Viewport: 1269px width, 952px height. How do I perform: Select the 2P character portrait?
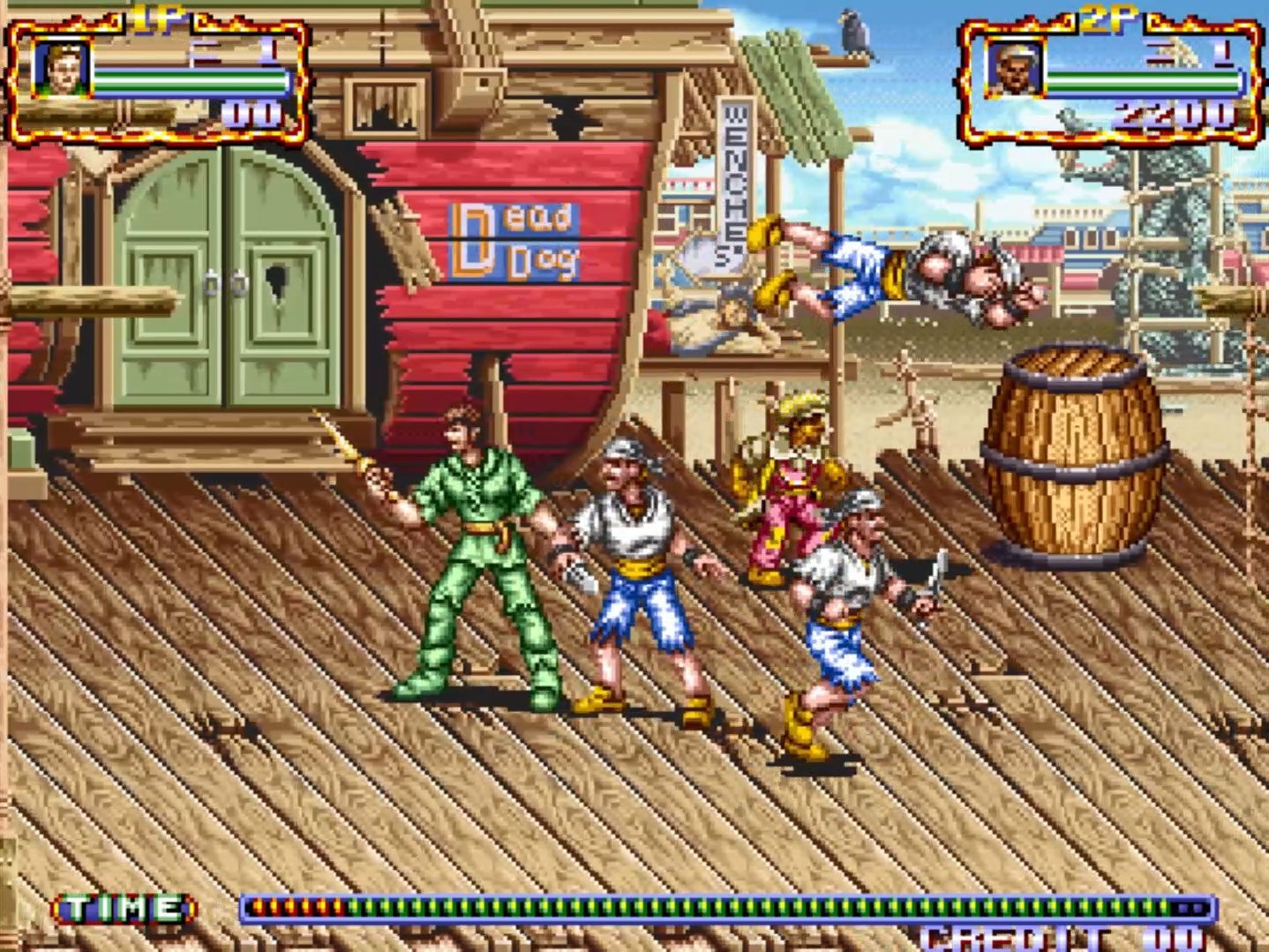[1014, 69]
